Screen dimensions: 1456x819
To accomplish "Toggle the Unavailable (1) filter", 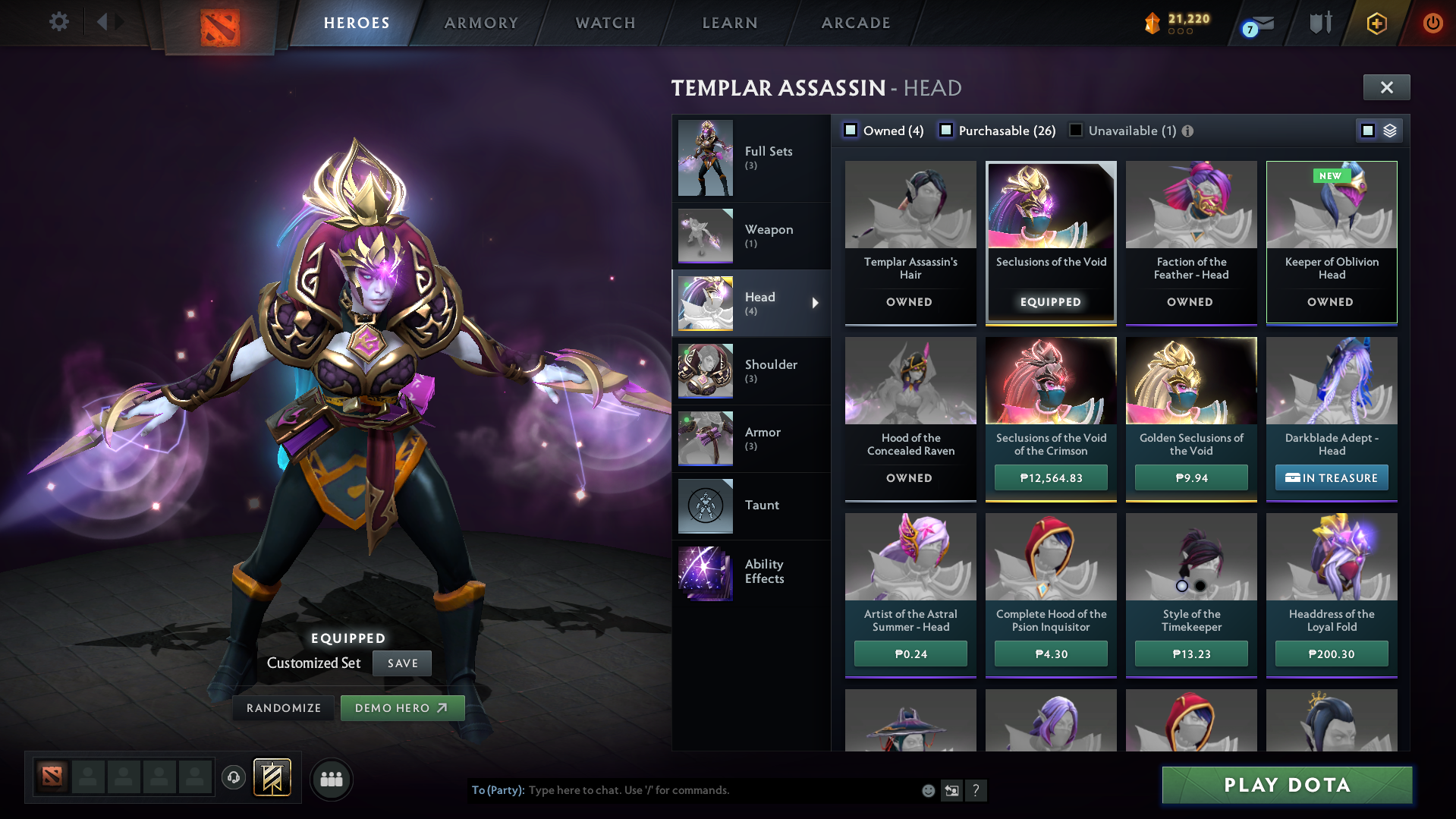I will (1075, 131).
